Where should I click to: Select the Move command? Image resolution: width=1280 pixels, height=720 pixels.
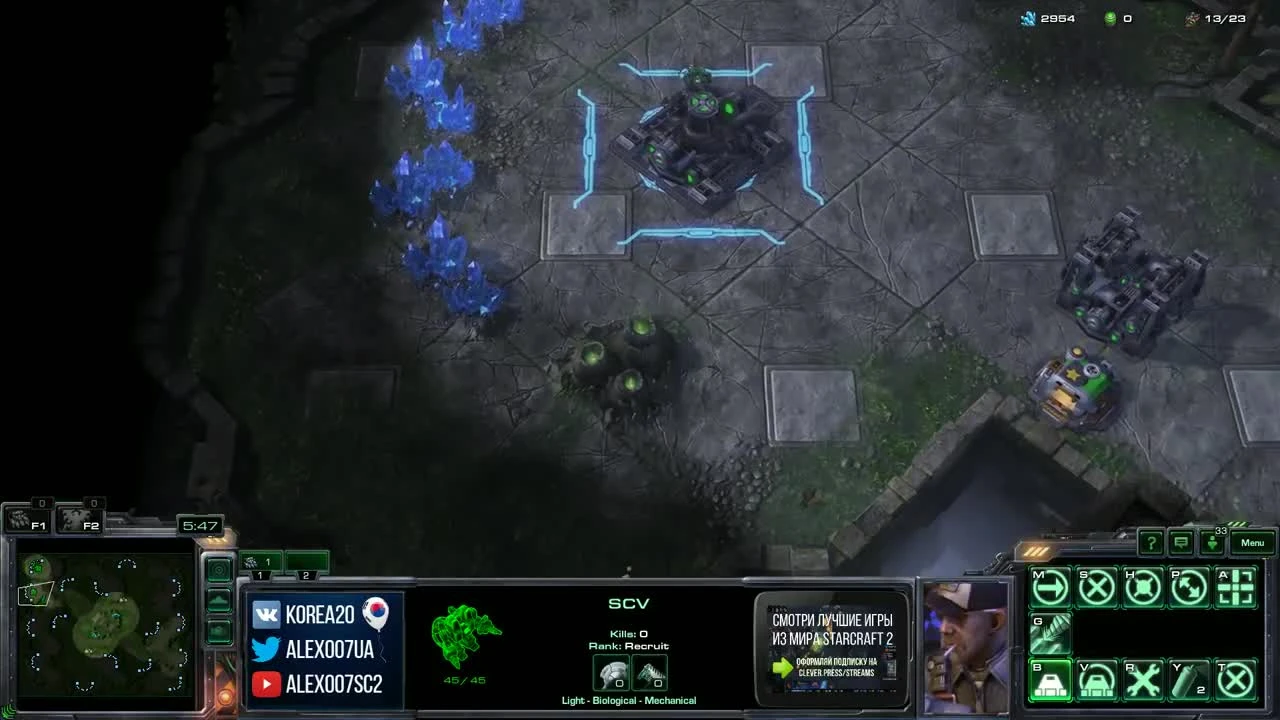[x=1050, y=588]
